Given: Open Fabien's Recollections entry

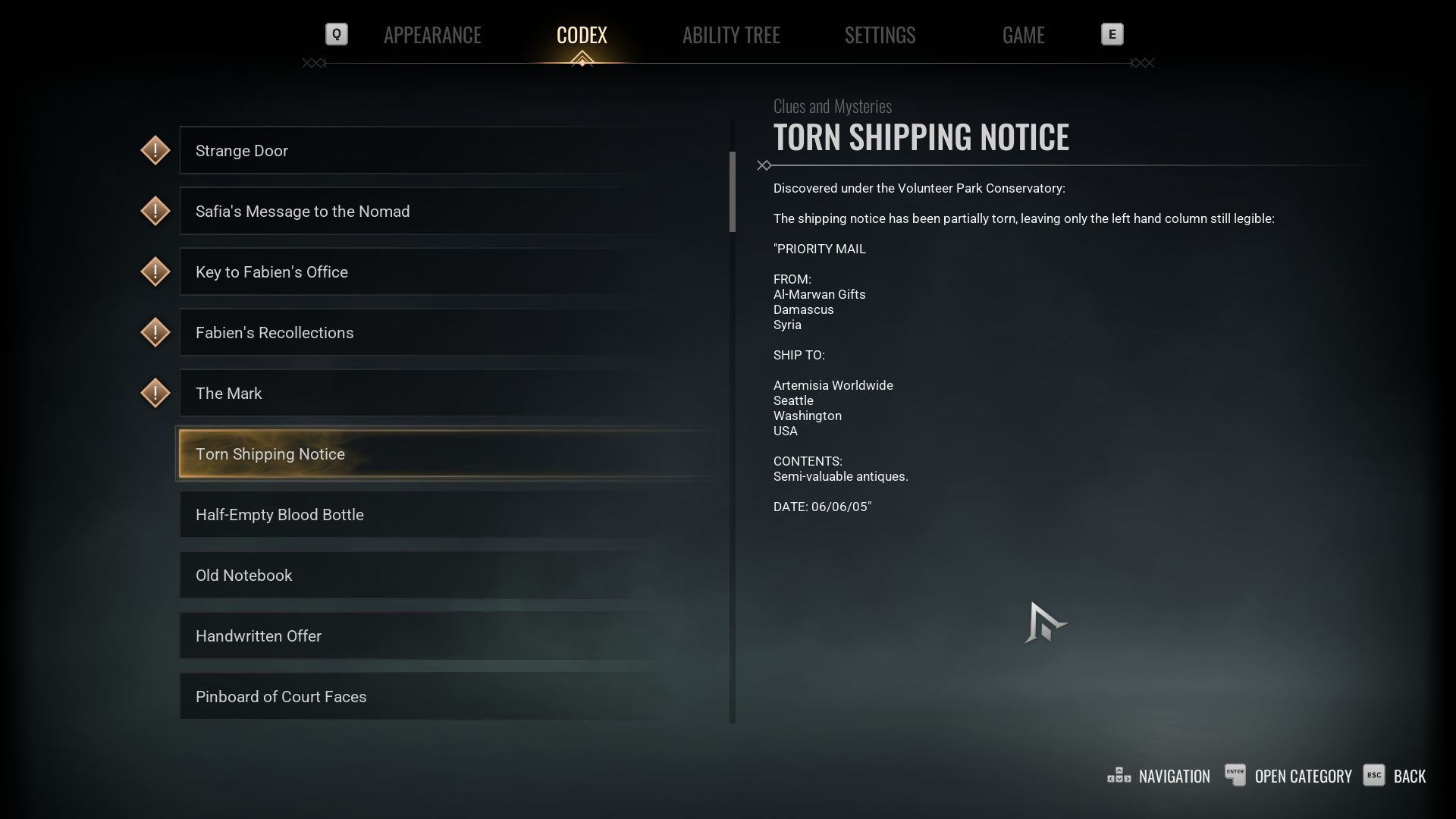Looking at the screenshot, I should 447,333.
